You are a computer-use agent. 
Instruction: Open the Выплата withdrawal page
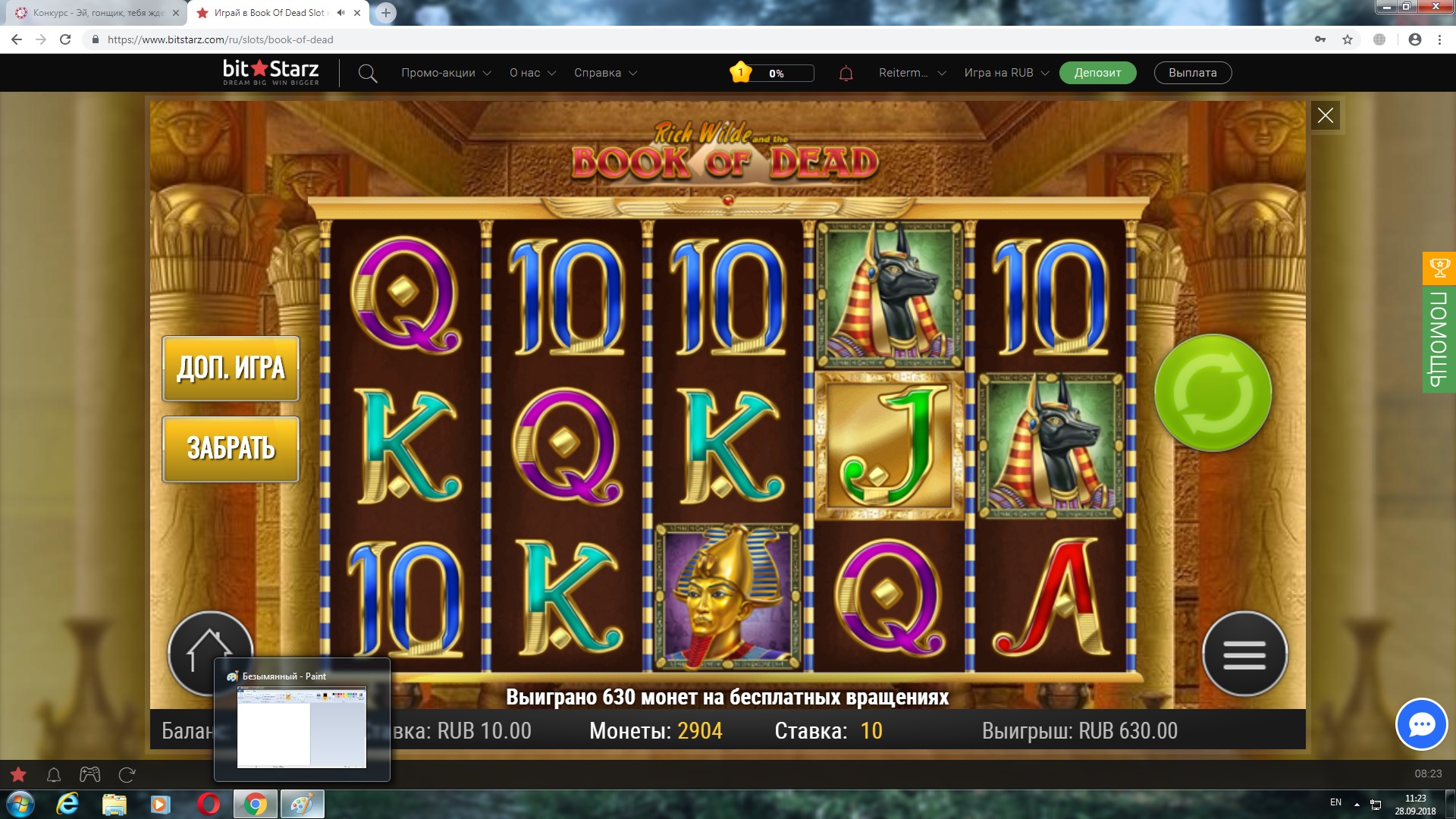coord(1192,73)
